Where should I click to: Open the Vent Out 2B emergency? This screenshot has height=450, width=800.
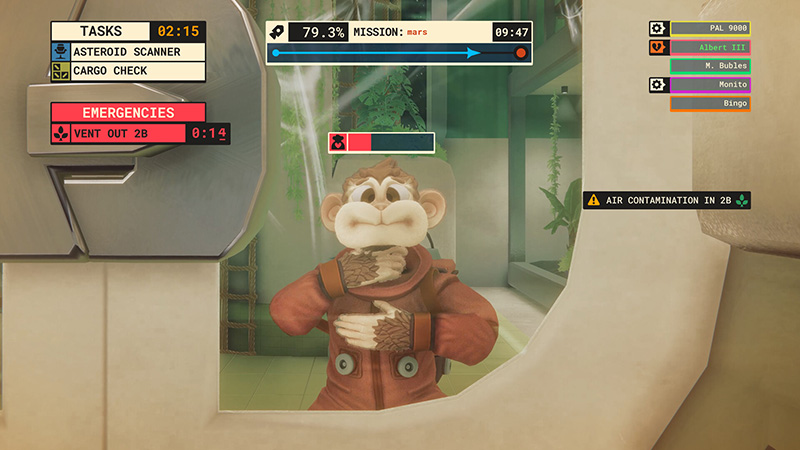(x=128, y=133)
